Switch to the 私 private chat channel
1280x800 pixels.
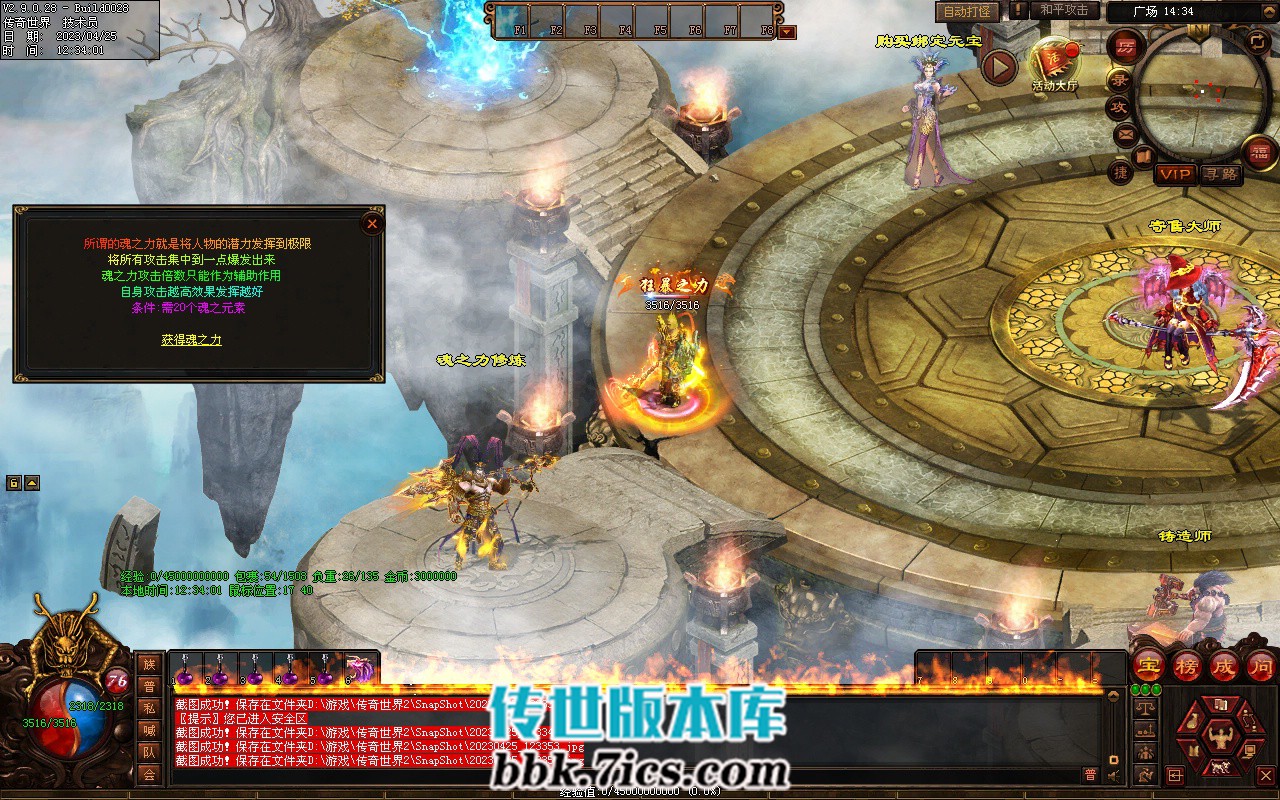pos(149,708)
